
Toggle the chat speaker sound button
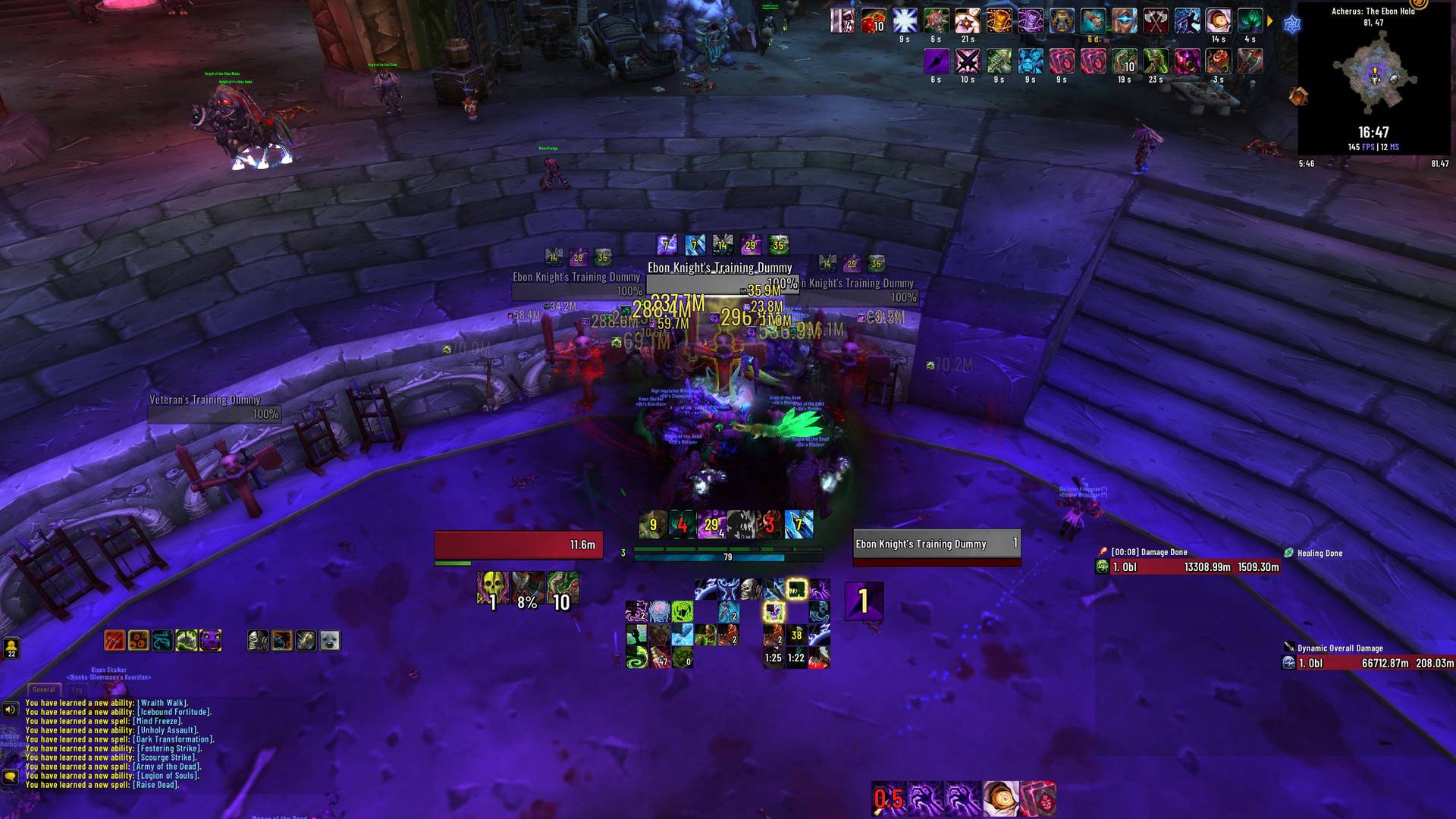10,710
